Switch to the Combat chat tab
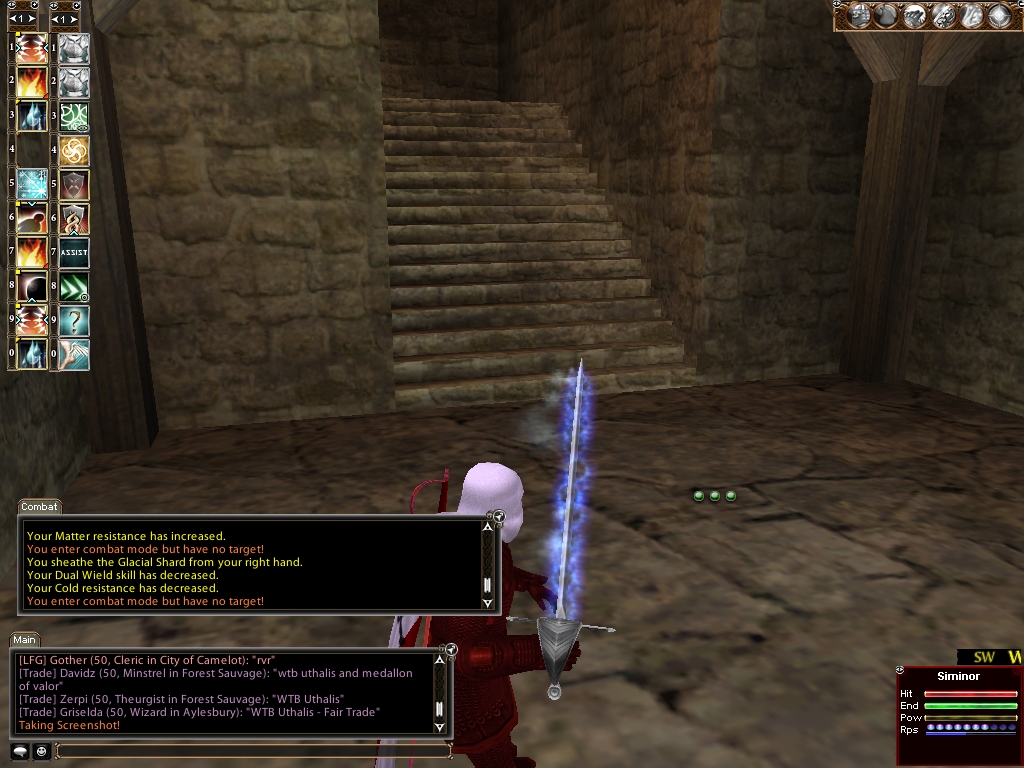This screenshot has height=768, width=1024. [40, 507]
